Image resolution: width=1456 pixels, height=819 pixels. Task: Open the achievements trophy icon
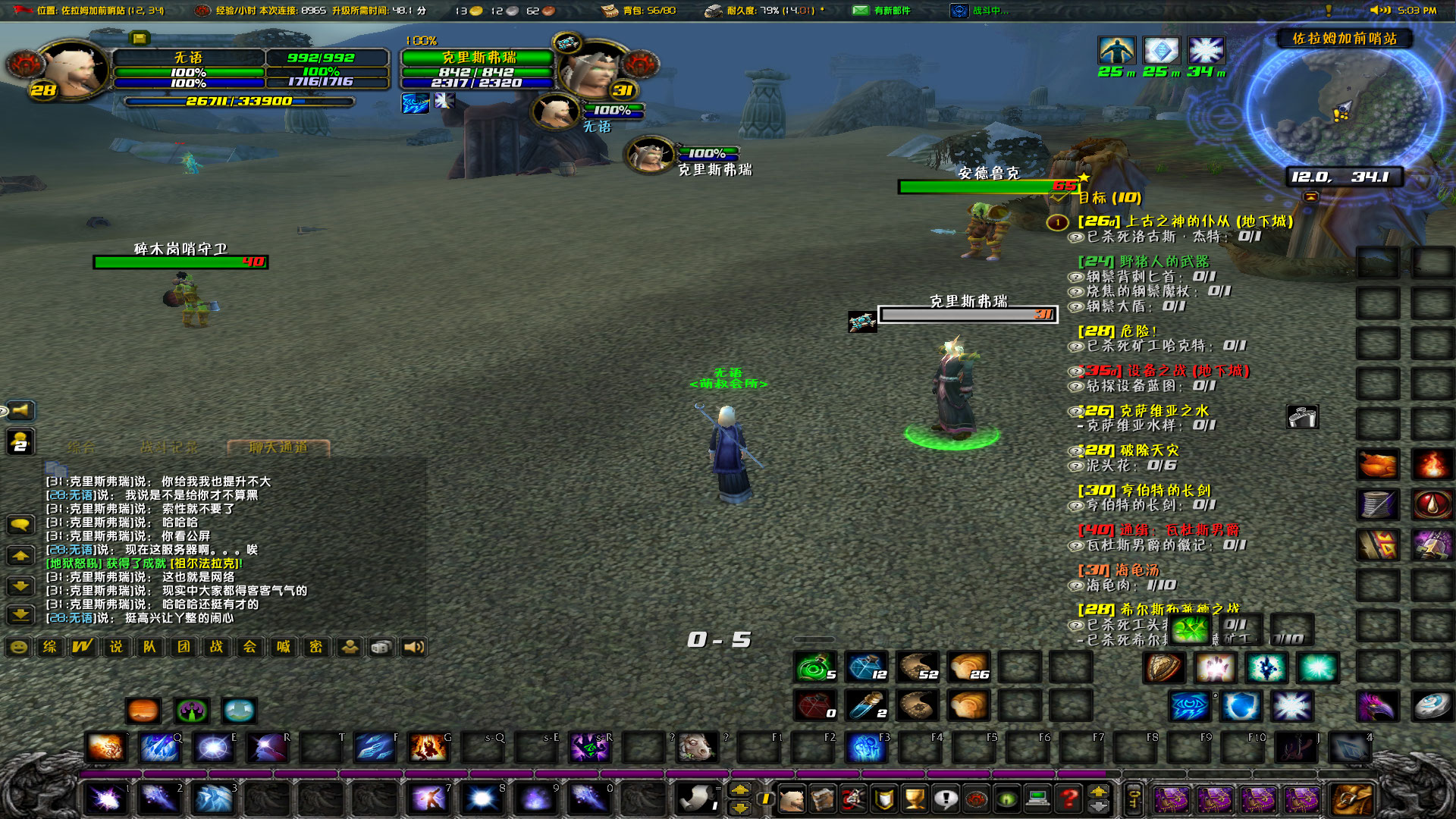[914, 799]
